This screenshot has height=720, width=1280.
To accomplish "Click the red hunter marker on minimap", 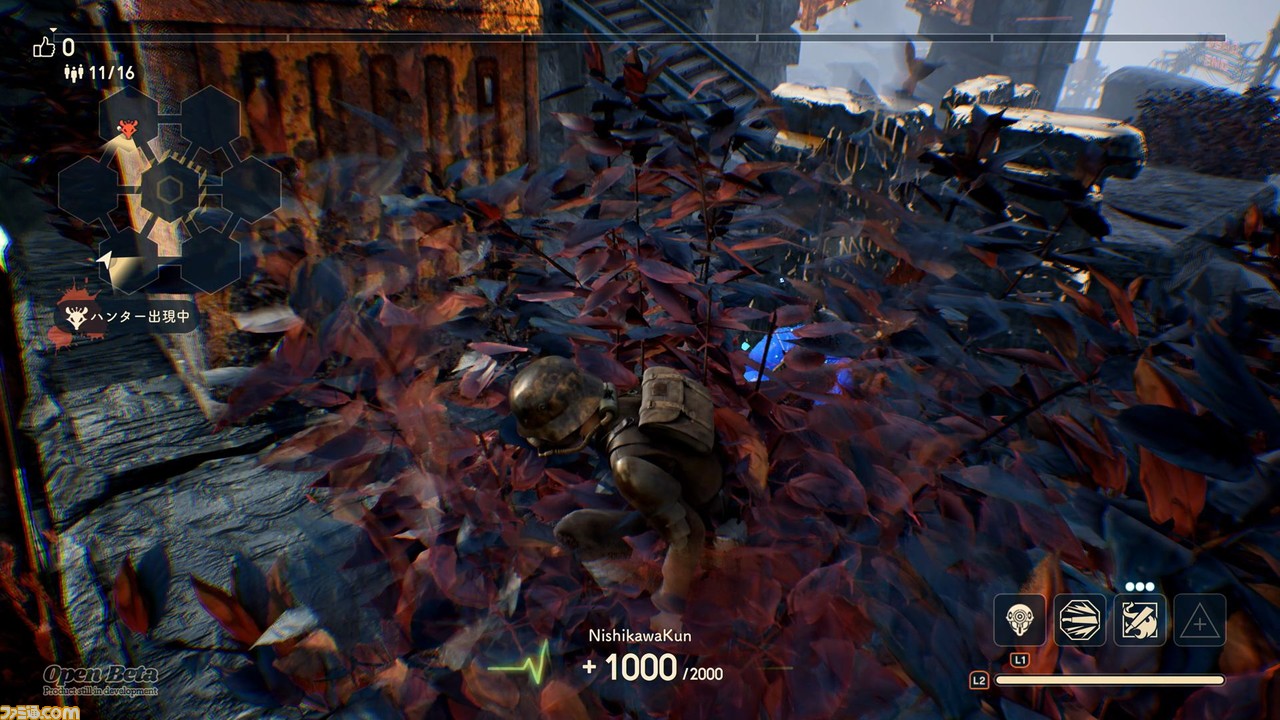I will tap(127, 128).
